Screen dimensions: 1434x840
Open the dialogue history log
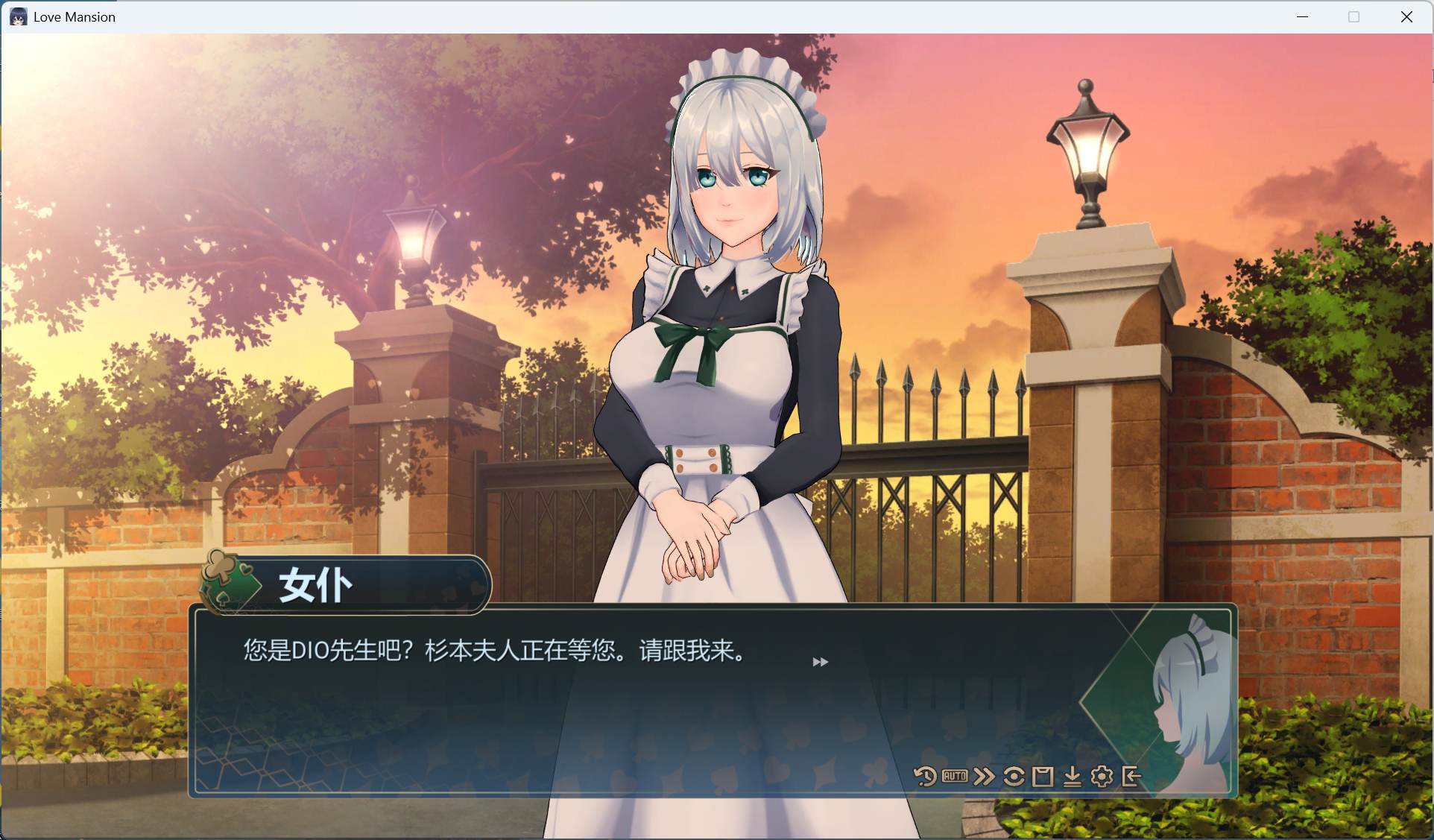pyautogui.click(x=924, y=776)
